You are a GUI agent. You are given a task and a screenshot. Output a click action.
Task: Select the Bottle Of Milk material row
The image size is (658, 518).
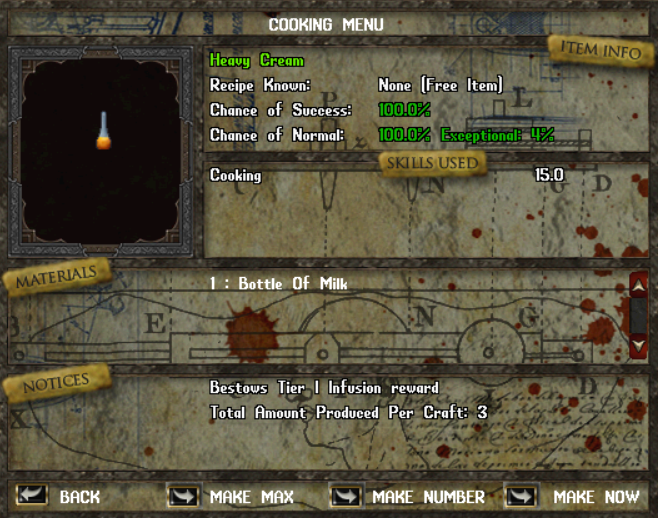coord(279,284)
